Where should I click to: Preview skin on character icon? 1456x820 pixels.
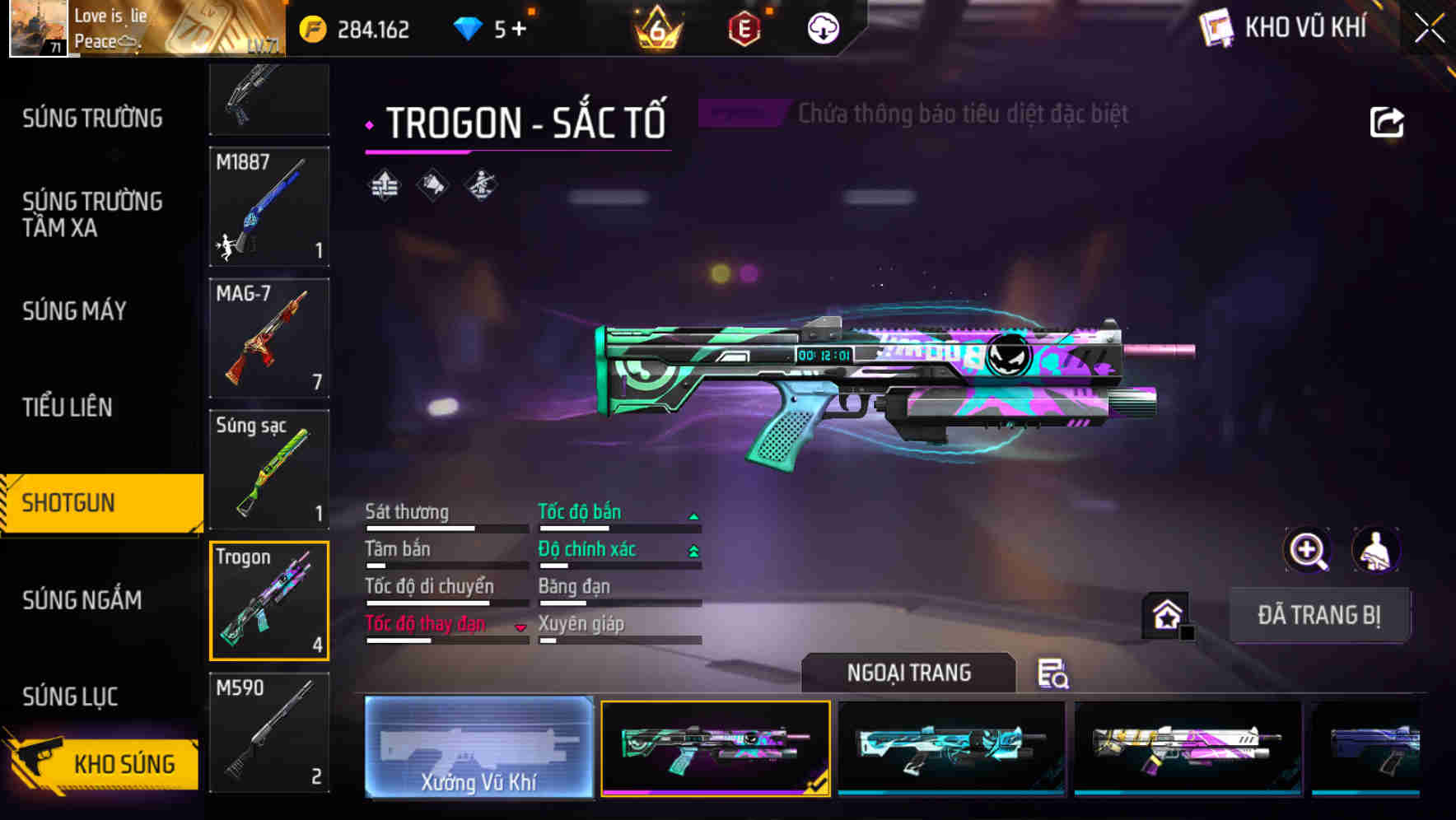pyautogui.click(x=1375, y=550)
